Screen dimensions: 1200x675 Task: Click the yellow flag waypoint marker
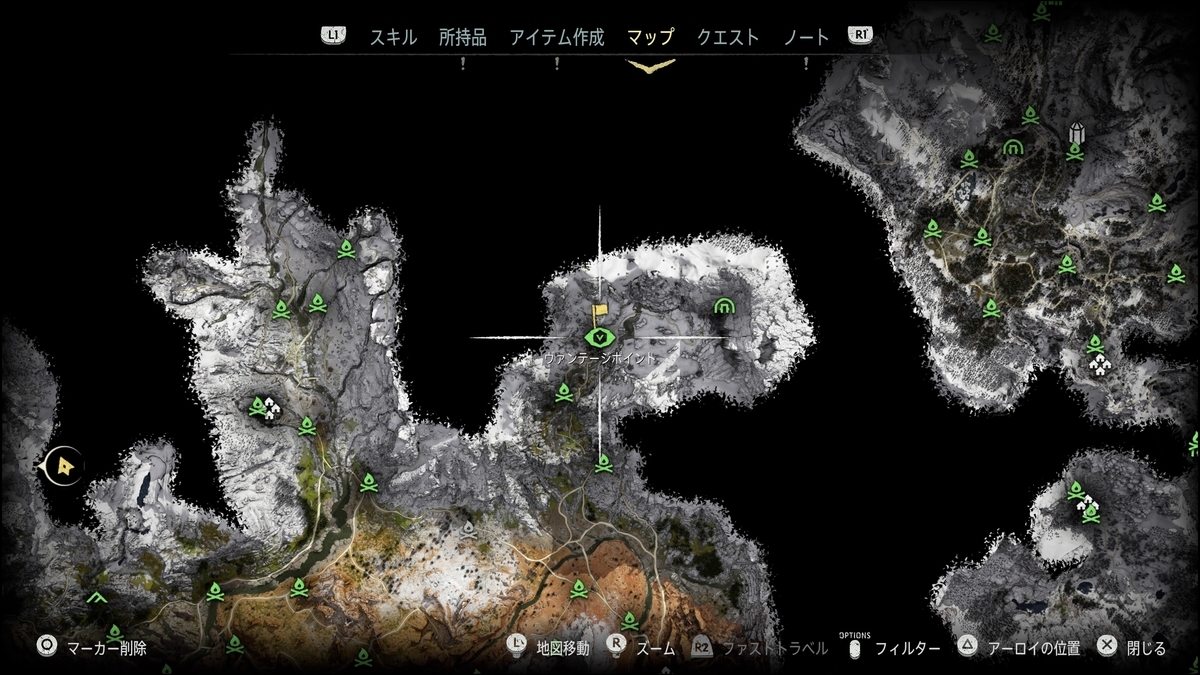(x=600, y=313)
